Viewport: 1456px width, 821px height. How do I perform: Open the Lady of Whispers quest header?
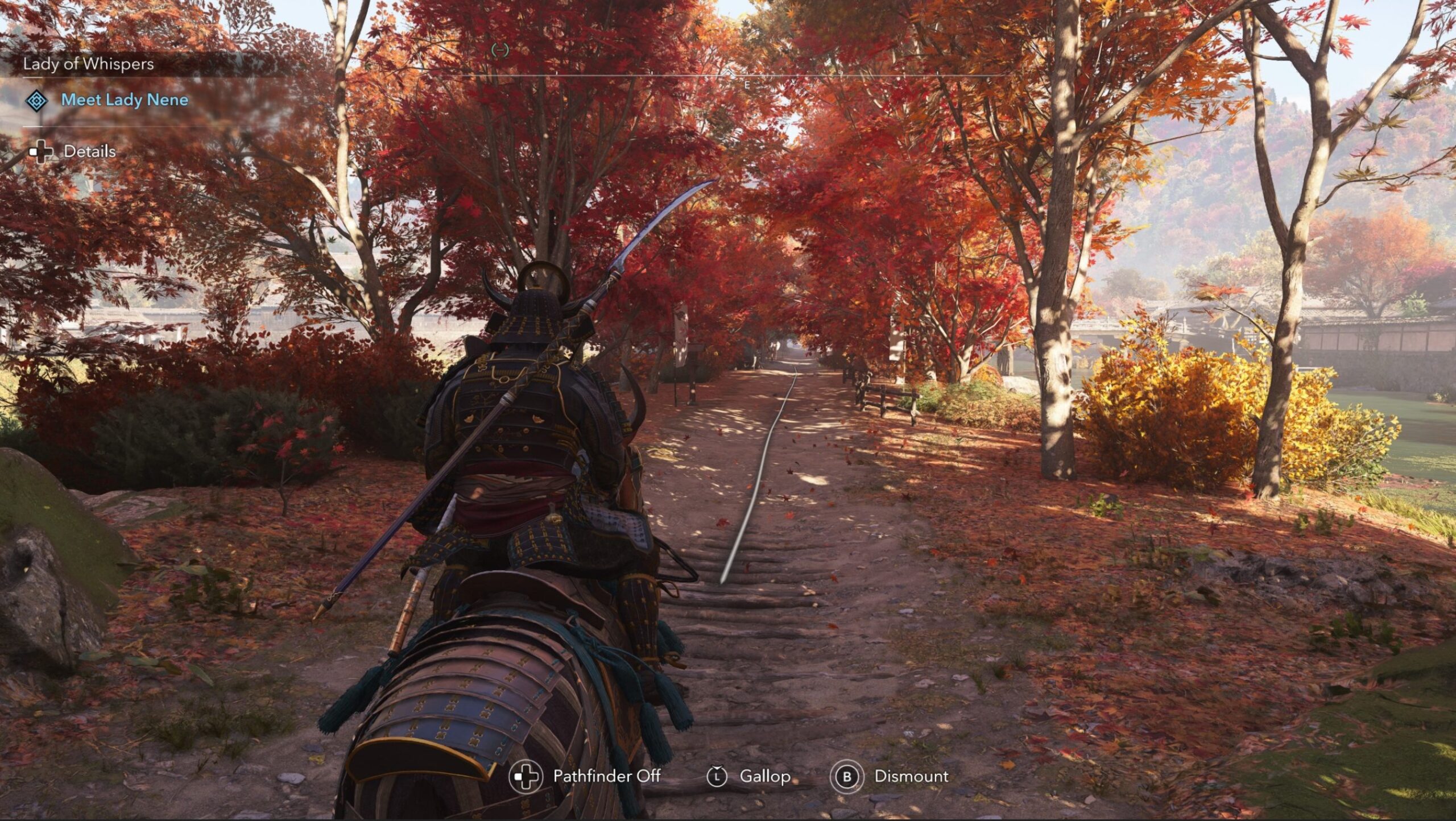pos(88,64)
